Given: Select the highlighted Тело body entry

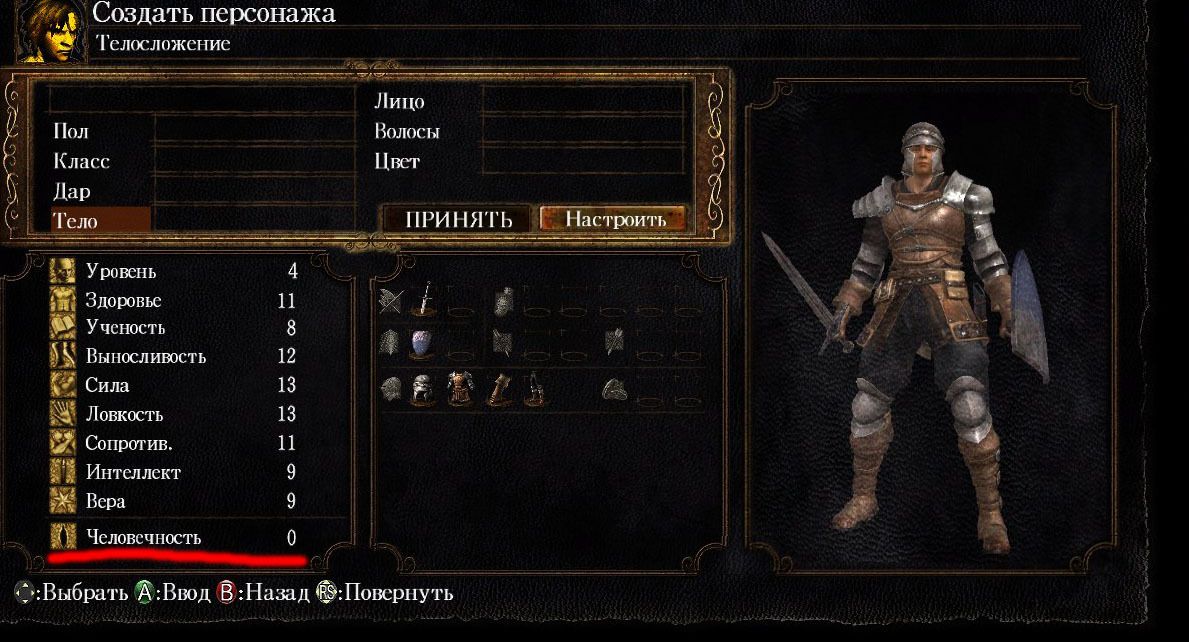Looking at the screenshot, I should pos(100,220).
